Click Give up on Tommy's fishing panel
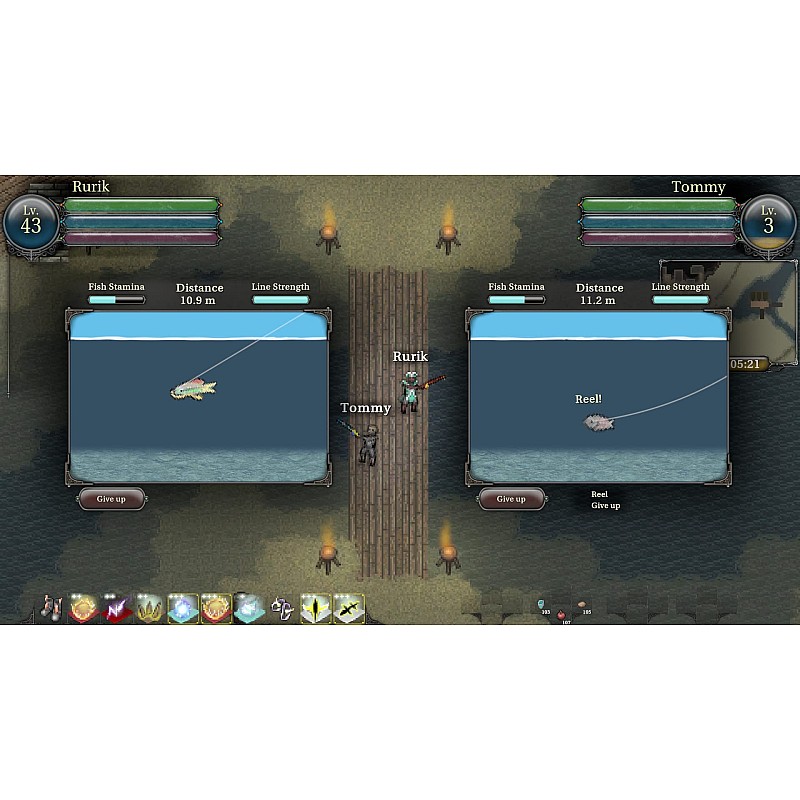Viewport: 800px width, 800px height. pos(511,499)
